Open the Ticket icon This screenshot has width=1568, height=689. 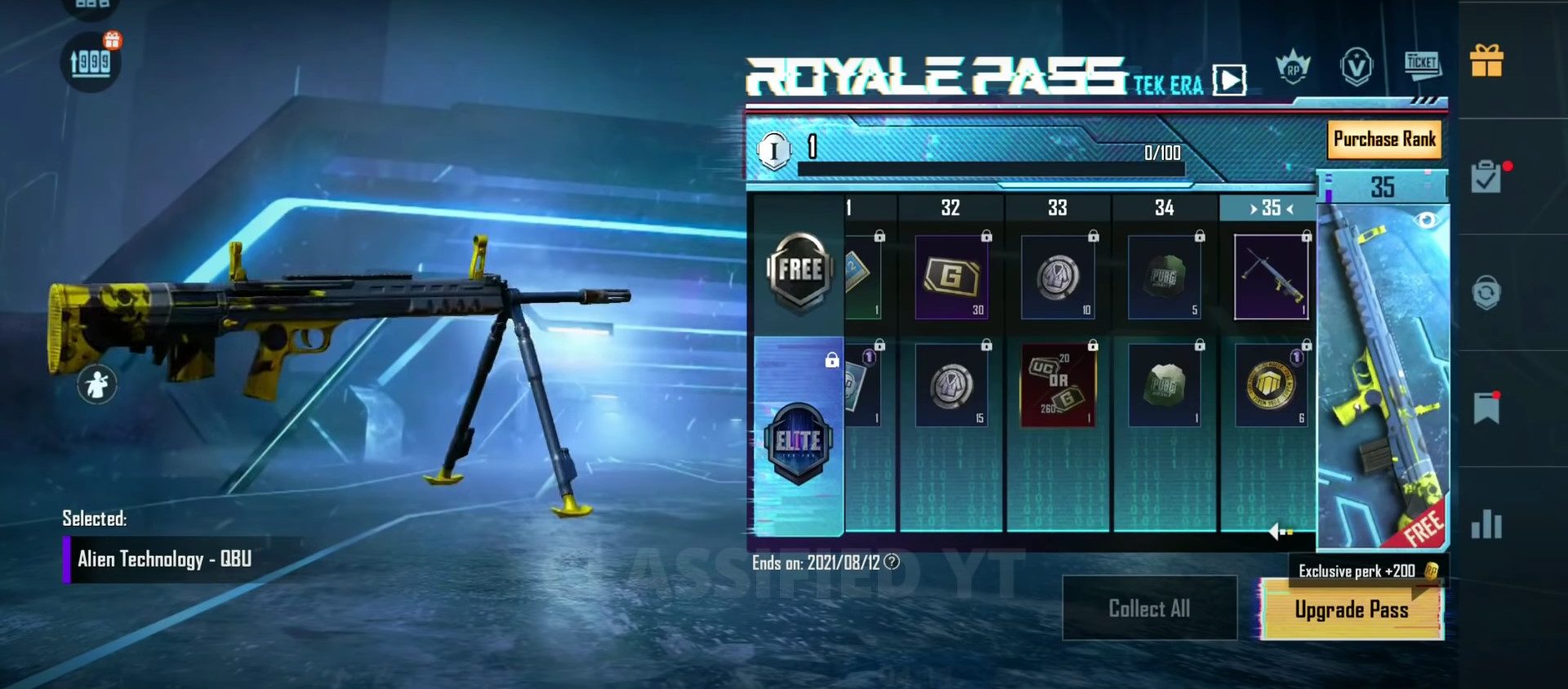point(1422,64)
